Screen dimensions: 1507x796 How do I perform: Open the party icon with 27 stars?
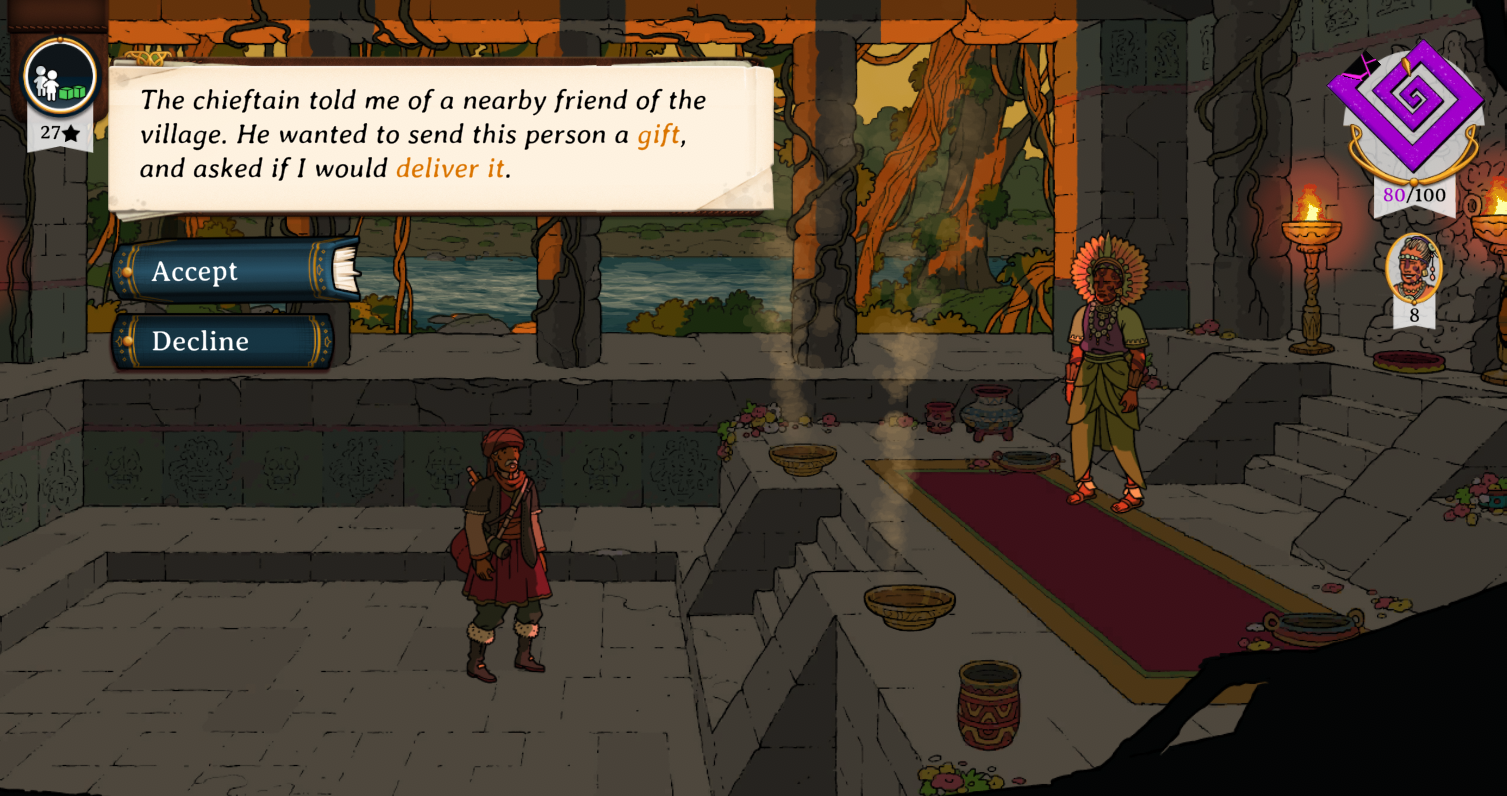point(60,79)
